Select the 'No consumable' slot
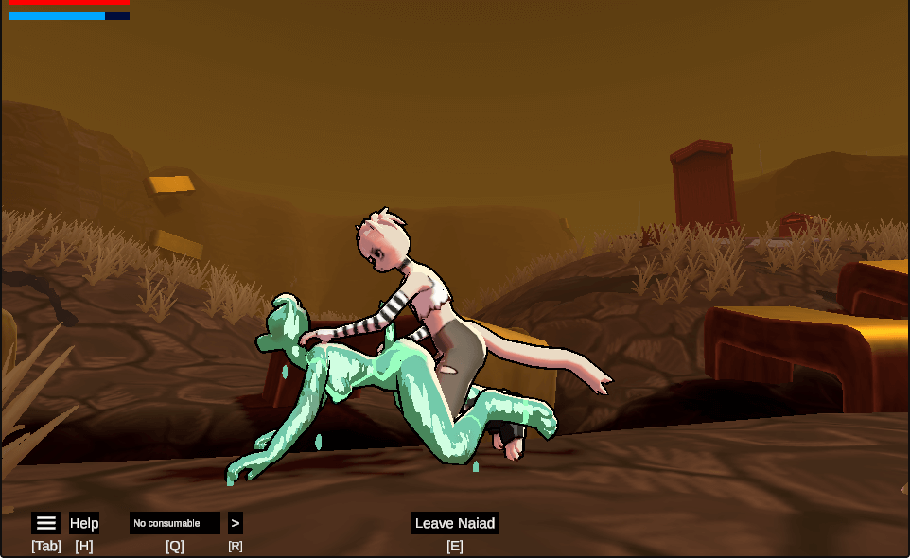 [x=174, y=523]
